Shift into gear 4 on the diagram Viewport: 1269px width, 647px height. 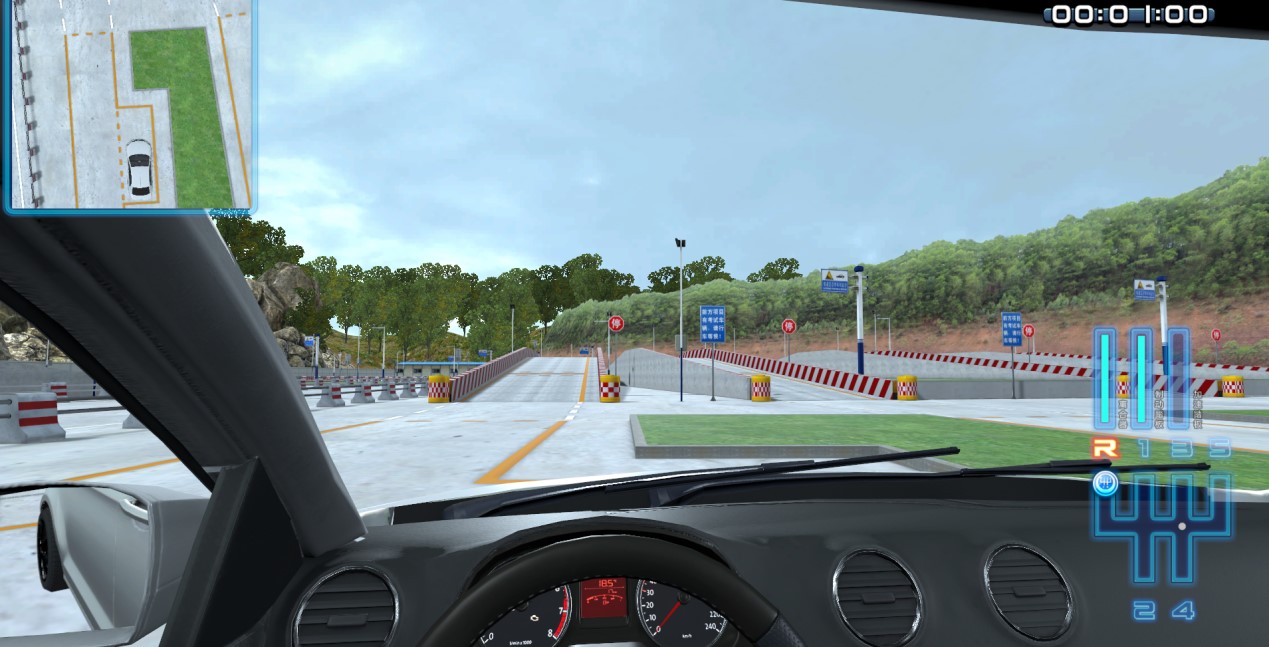1182,610
